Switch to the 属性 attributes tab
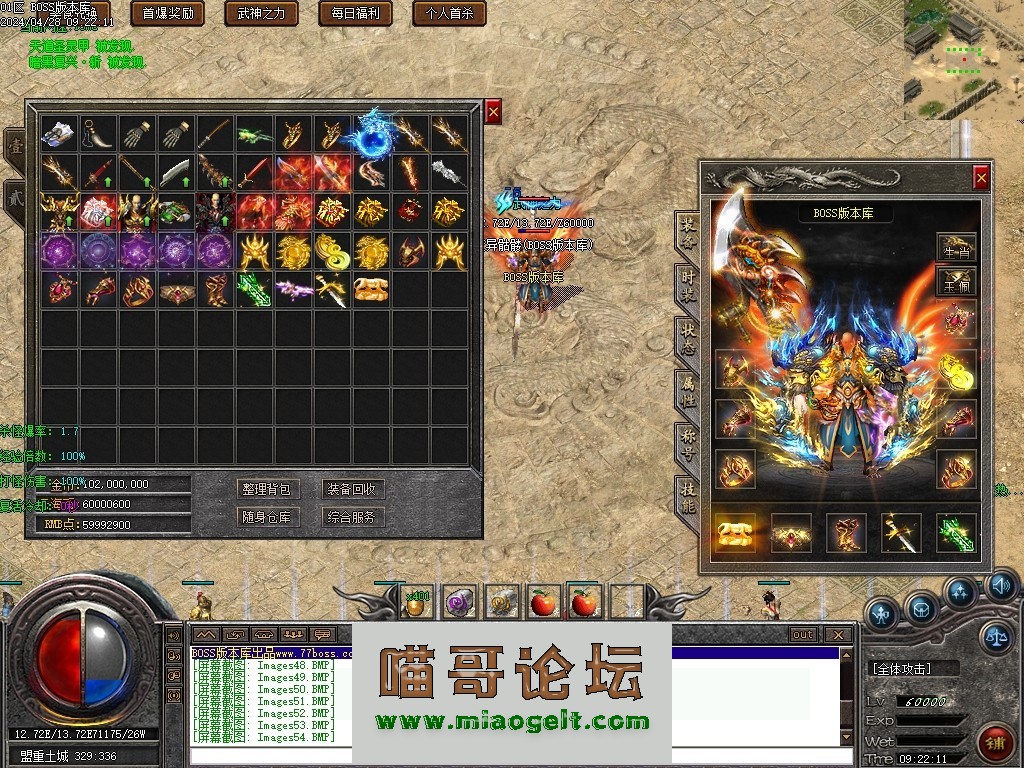Image resolution: width=1024 pixels, height=768 pixels. click(688, 386)
